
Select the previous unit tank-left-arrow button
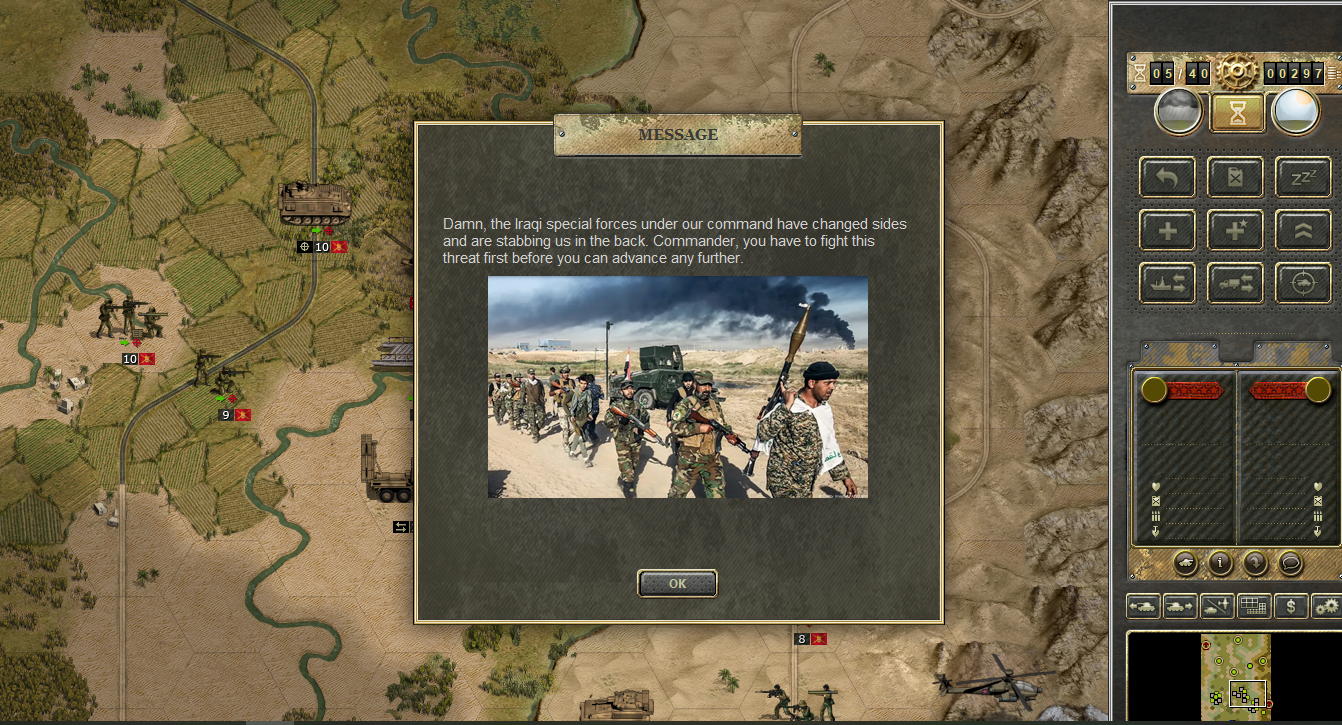(1143, 605)
